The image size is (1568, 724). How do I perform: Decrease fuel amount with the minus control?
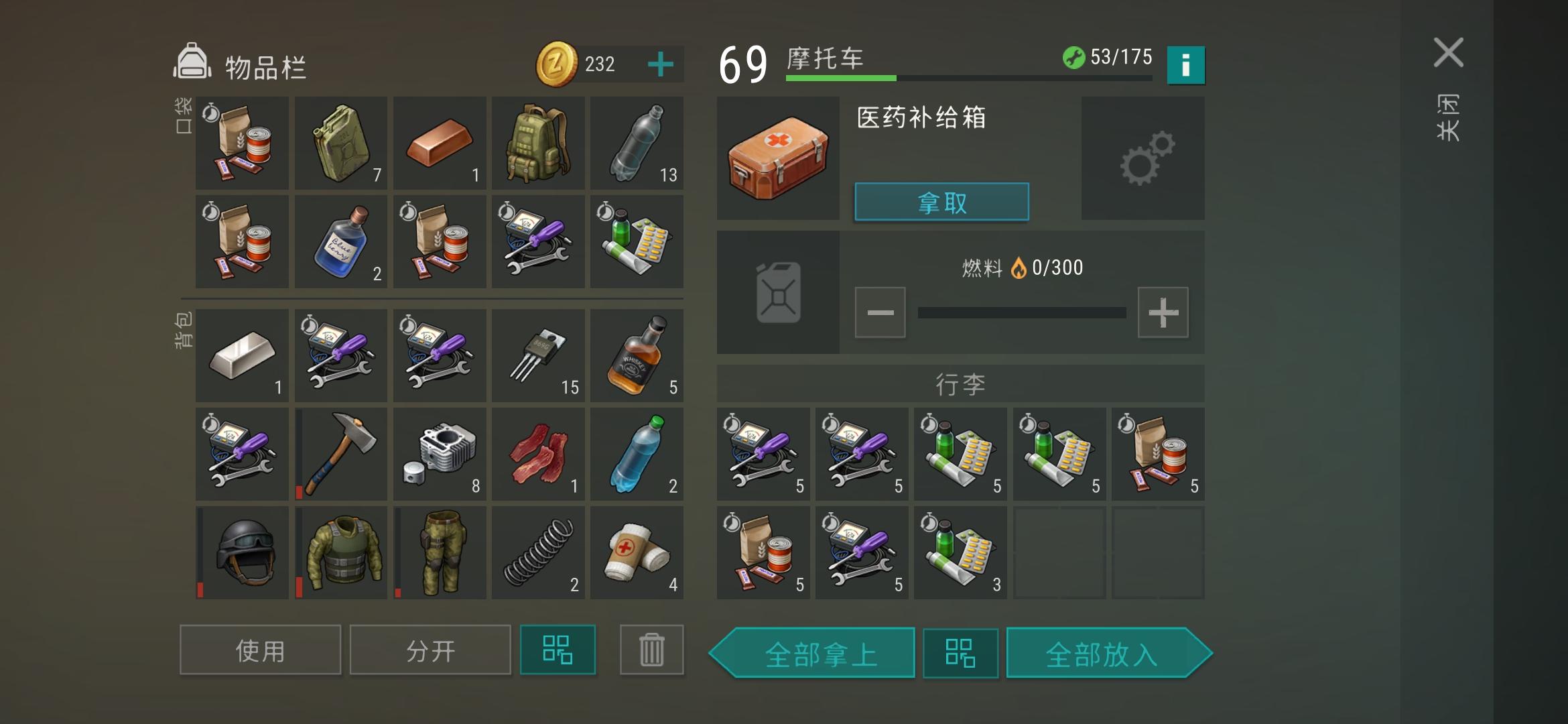(880, 312)
